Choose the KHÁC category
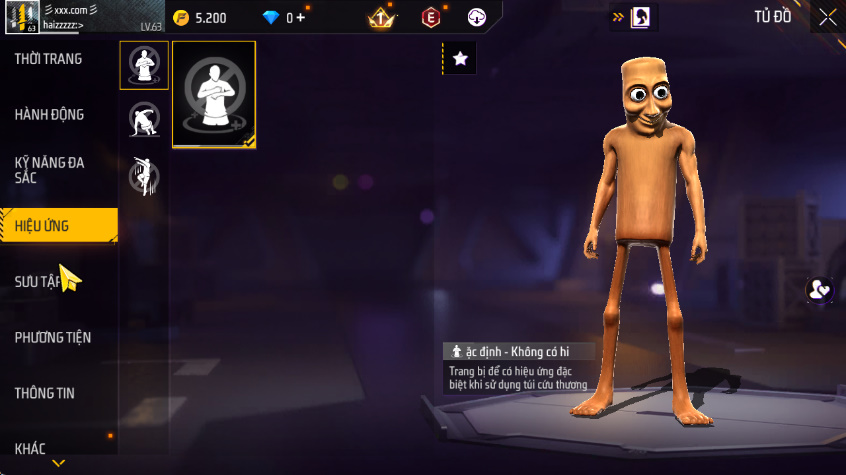 point(30,448)
